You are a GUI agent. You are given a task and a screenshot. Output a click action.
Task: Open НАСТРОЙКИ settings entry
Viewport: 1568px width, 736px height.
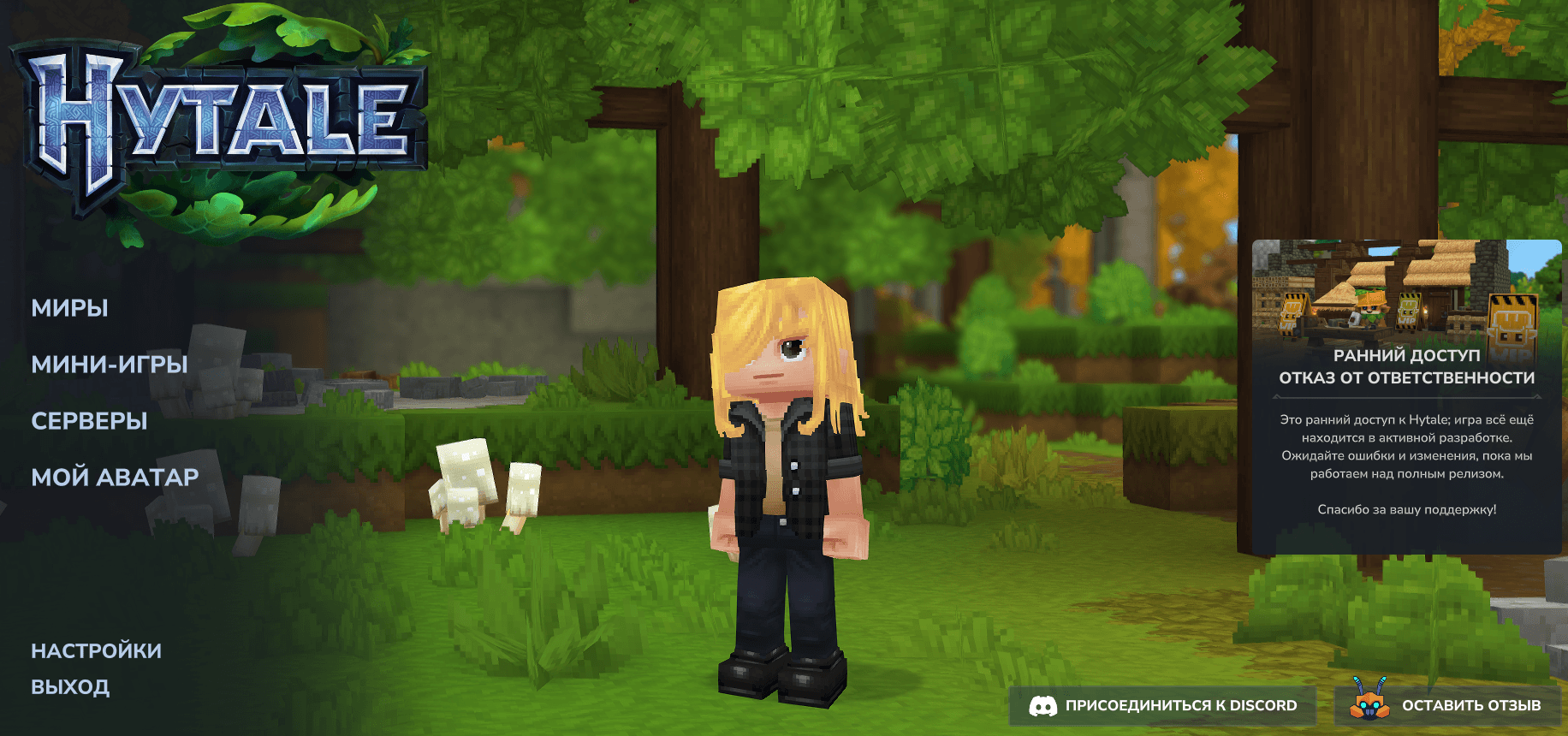pos(96,650)
